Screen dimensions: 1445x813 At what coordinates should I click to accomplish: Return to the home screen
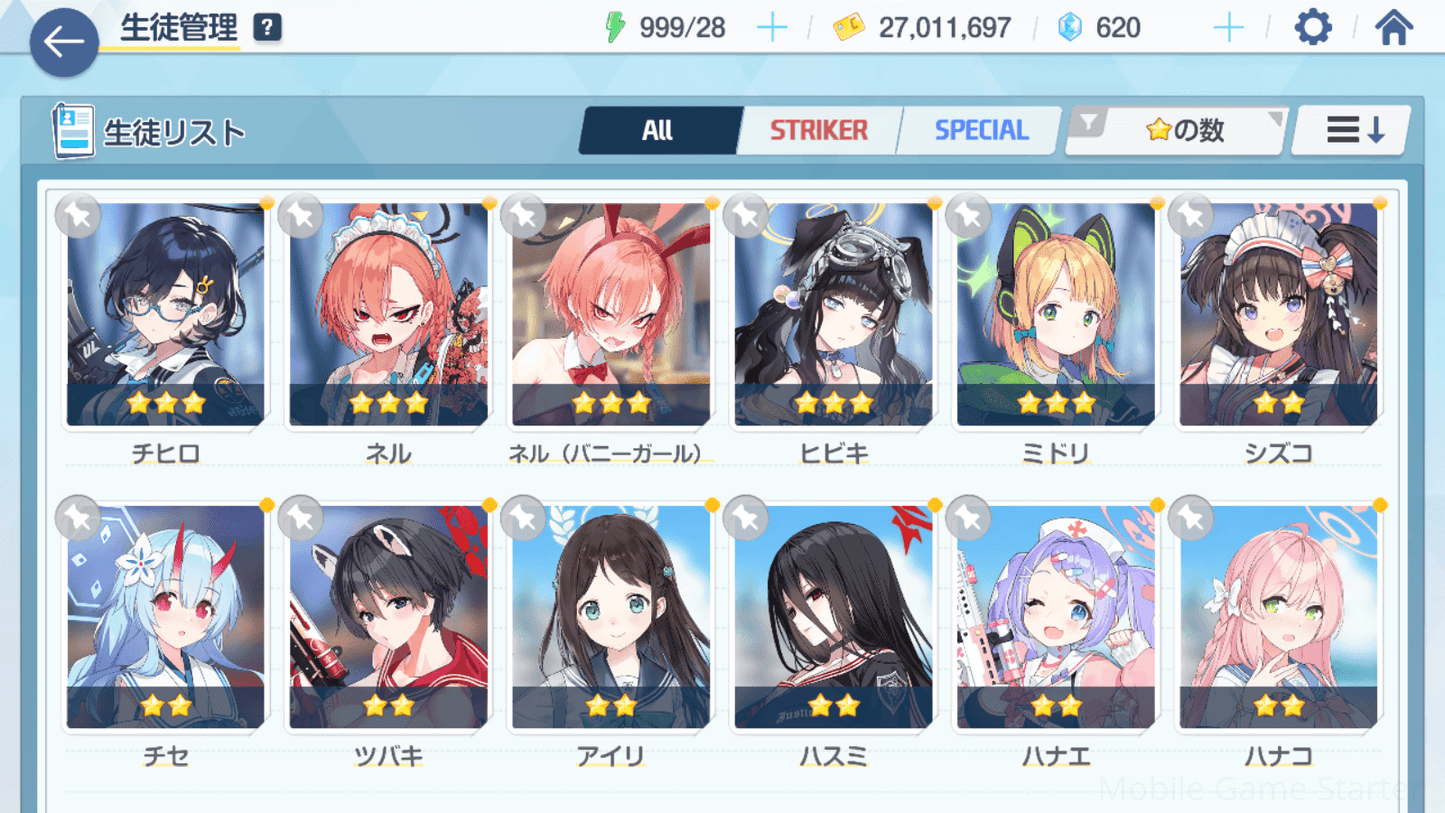pyautogui.click(x=1393, y=27)
